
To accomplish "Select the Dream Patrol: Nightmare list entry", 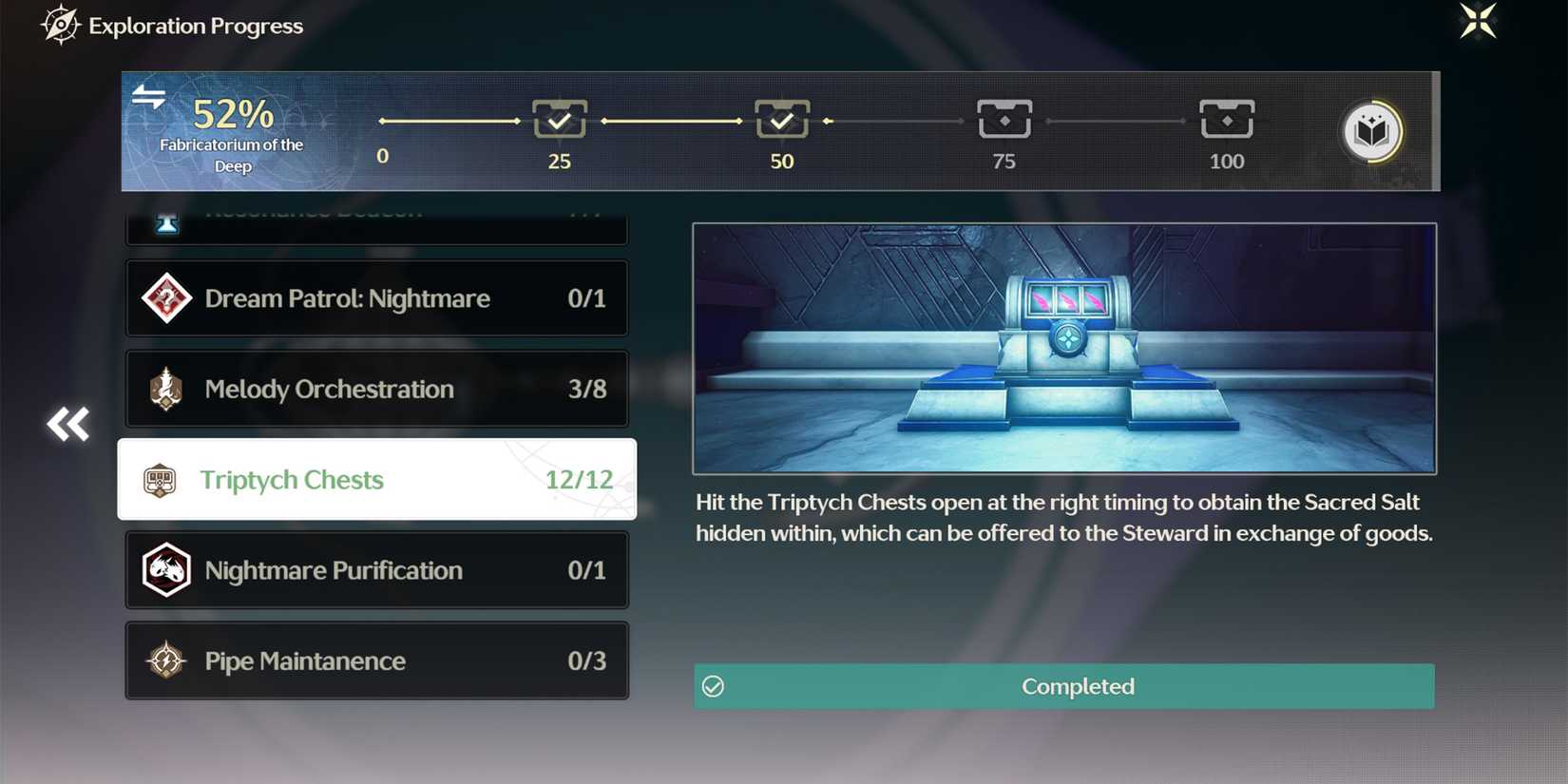I will 376,298.
